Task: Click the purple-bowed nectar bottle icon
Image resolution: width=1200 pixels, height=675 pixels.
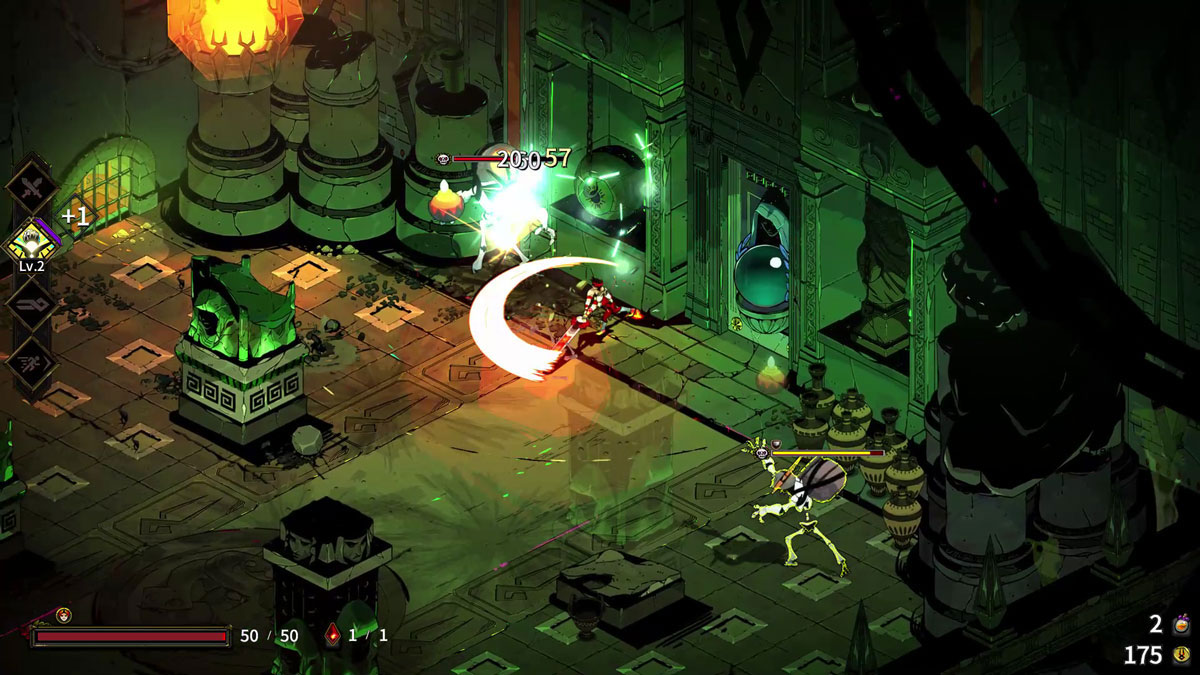Action: 1181,625
